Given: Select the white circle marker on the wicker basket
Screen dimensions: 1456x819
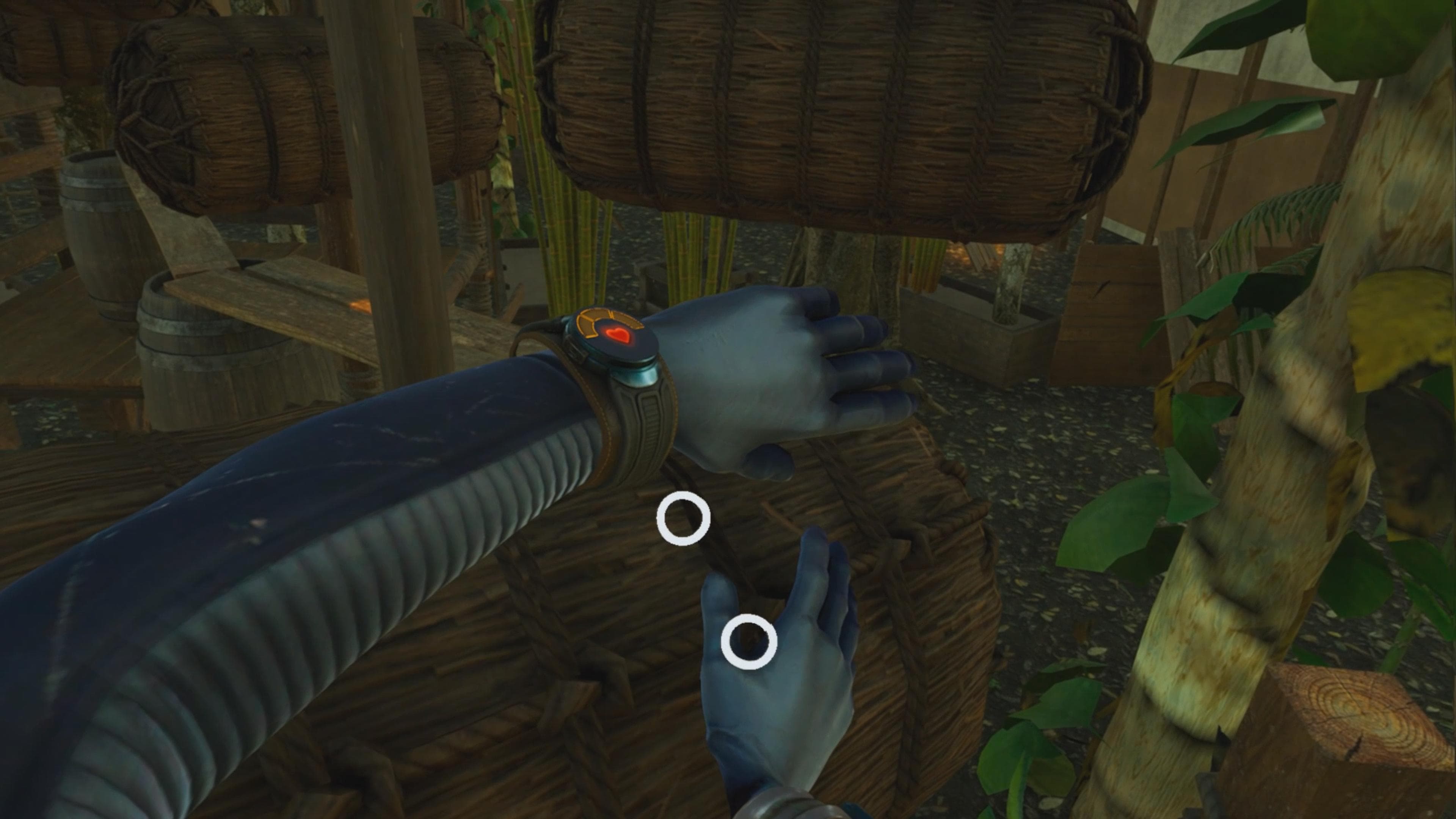Looking at the screenshot, I should 683,518.
